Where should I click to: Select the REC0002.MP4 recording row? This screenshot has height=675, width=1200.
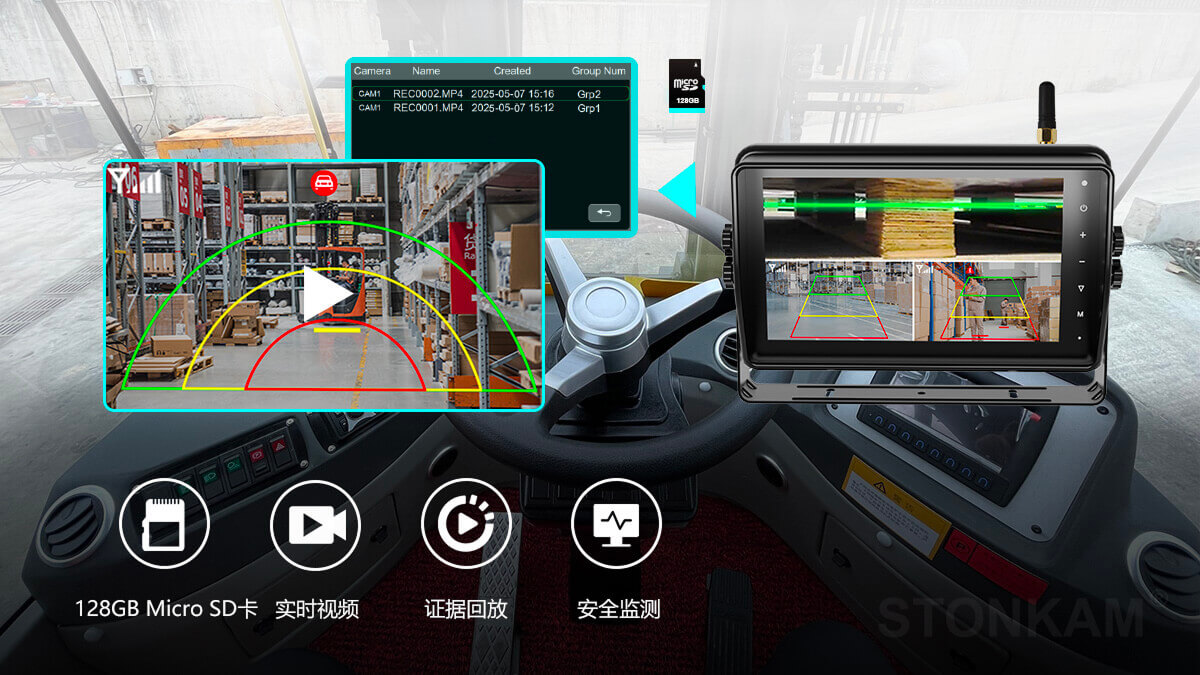(x=490, y=94)
